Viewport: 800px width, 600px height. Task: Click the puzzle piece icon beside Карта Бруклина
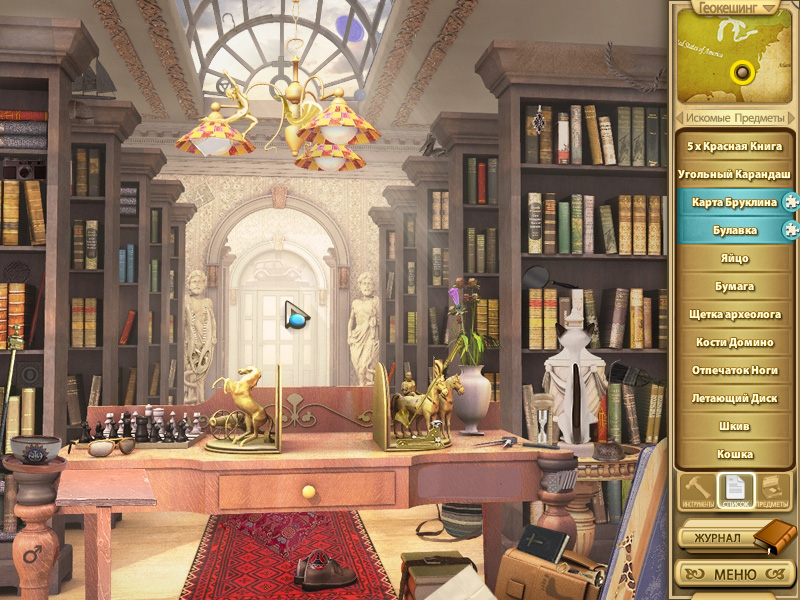click(x=789, y=202)
